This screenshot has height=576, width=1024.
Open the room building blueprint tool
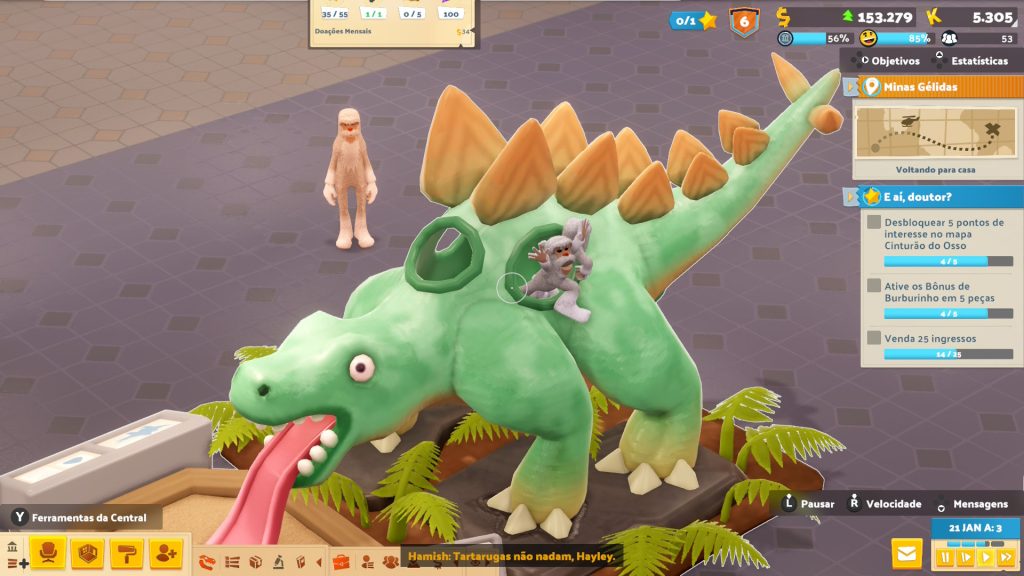pos(88,552)
